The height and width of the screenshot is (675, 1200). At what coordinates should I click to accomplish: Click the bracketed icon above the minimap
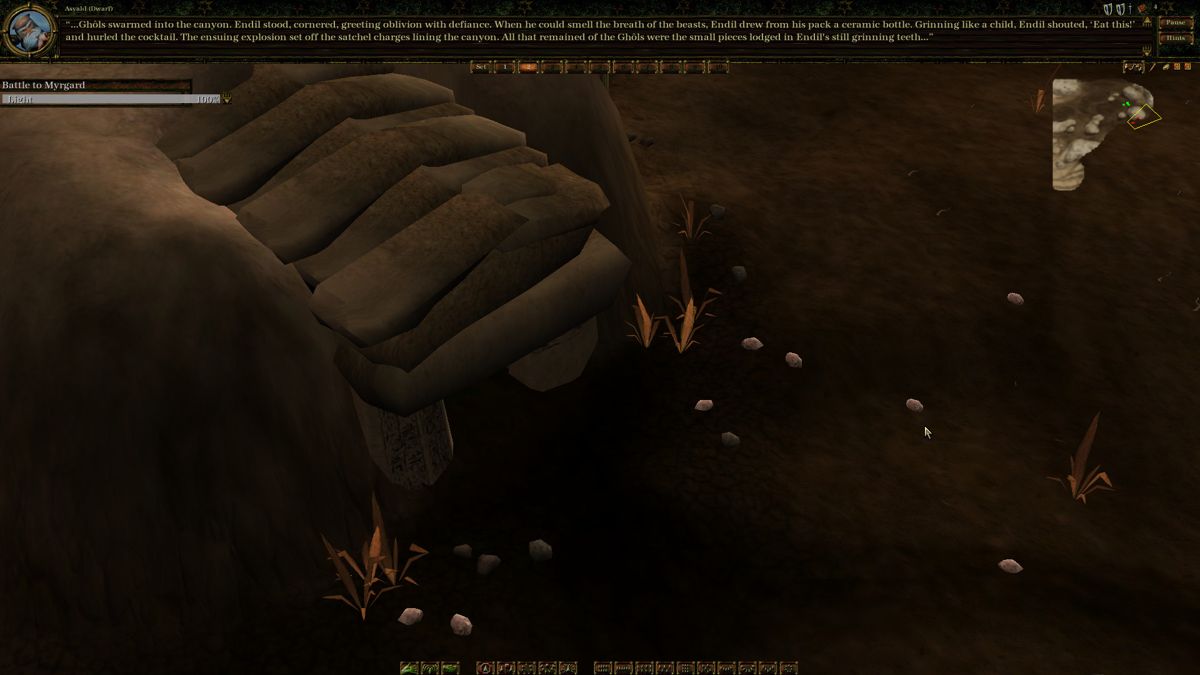pos(1133,67)
